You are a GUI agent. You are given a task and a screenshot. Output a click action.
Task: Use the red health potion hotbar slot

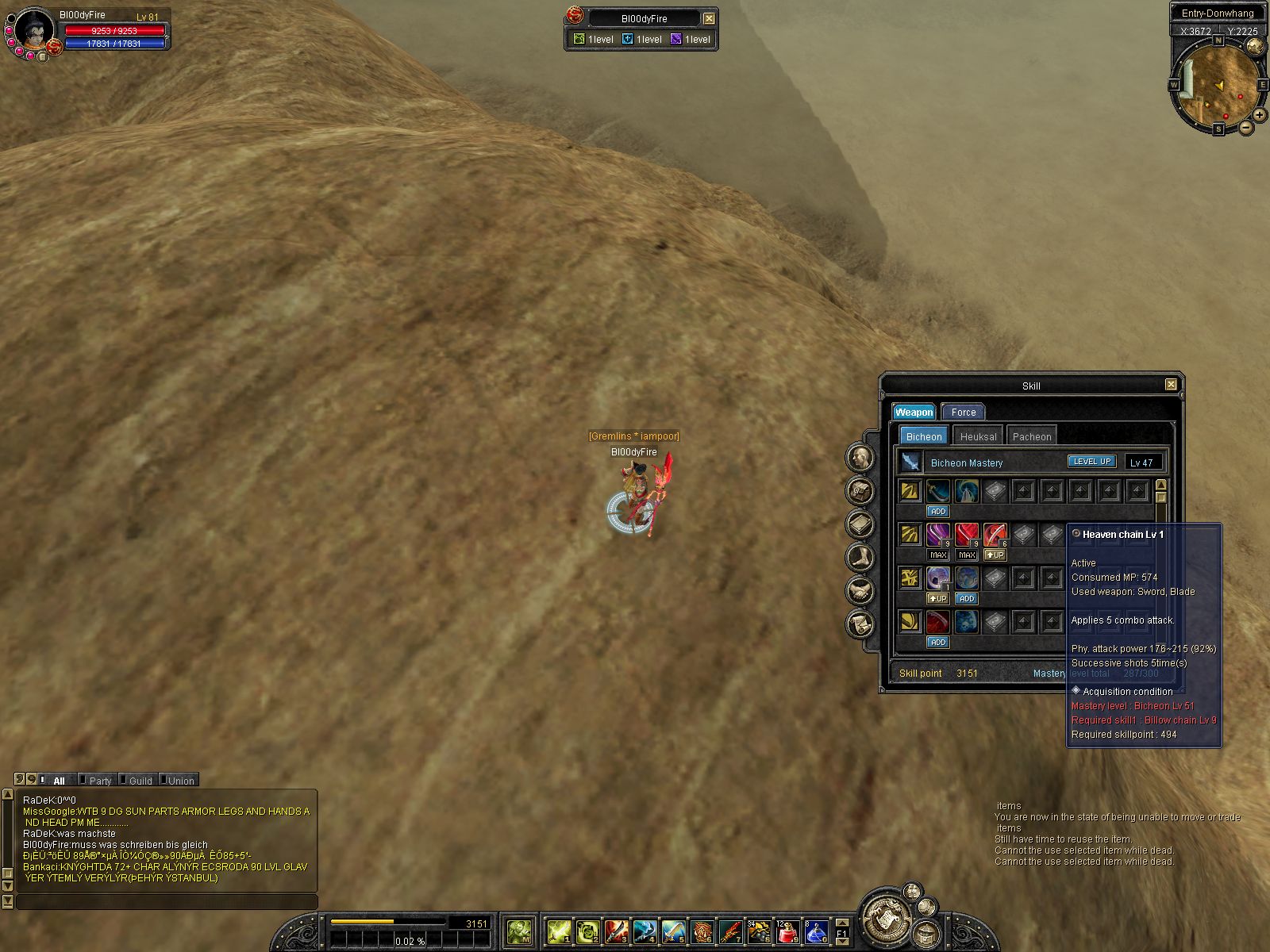click(787, 931)
